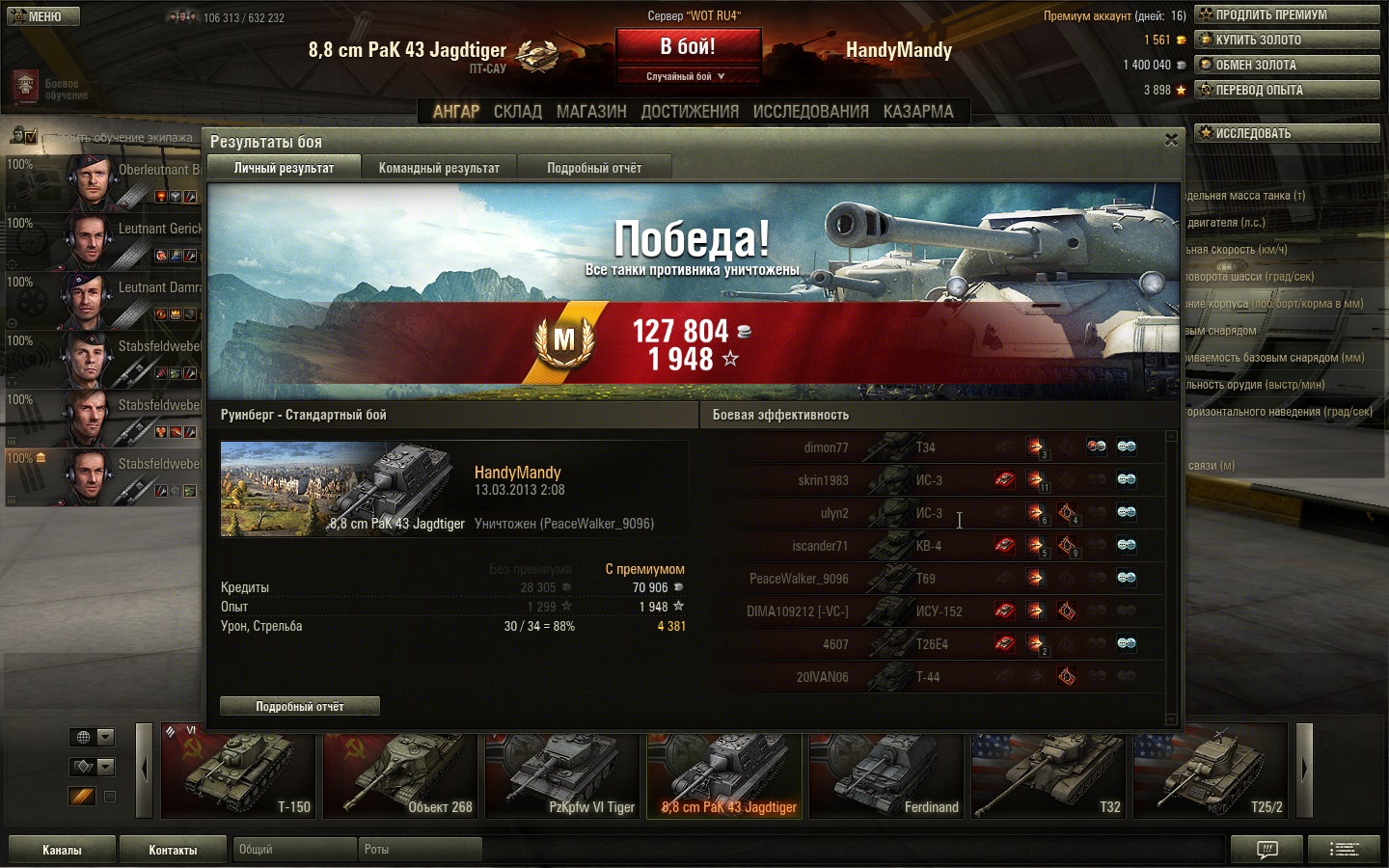Switch to Командный результат tab

pos(439,168)
